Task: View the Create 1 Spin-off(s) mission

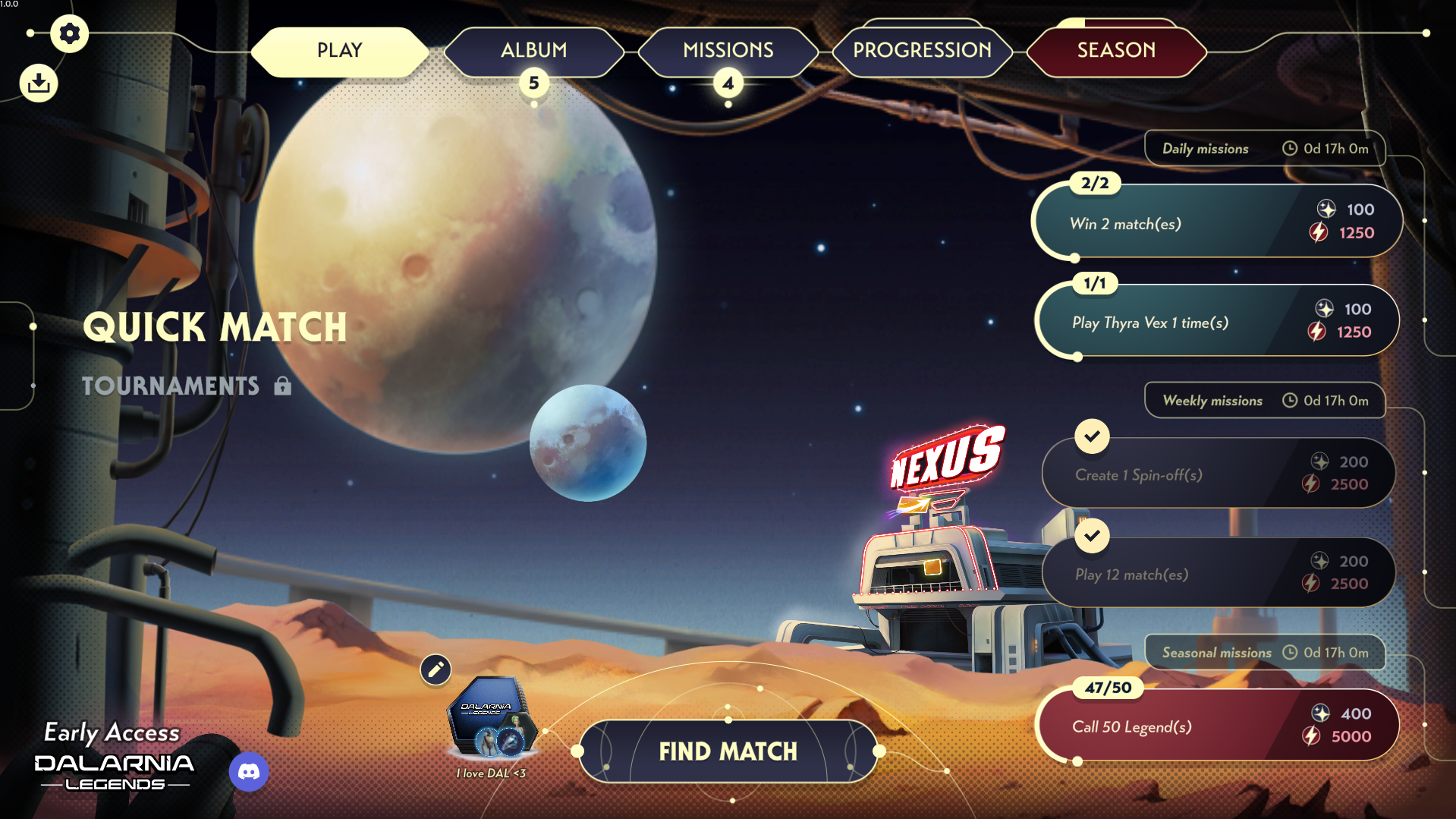Action: coord(1216,474)
